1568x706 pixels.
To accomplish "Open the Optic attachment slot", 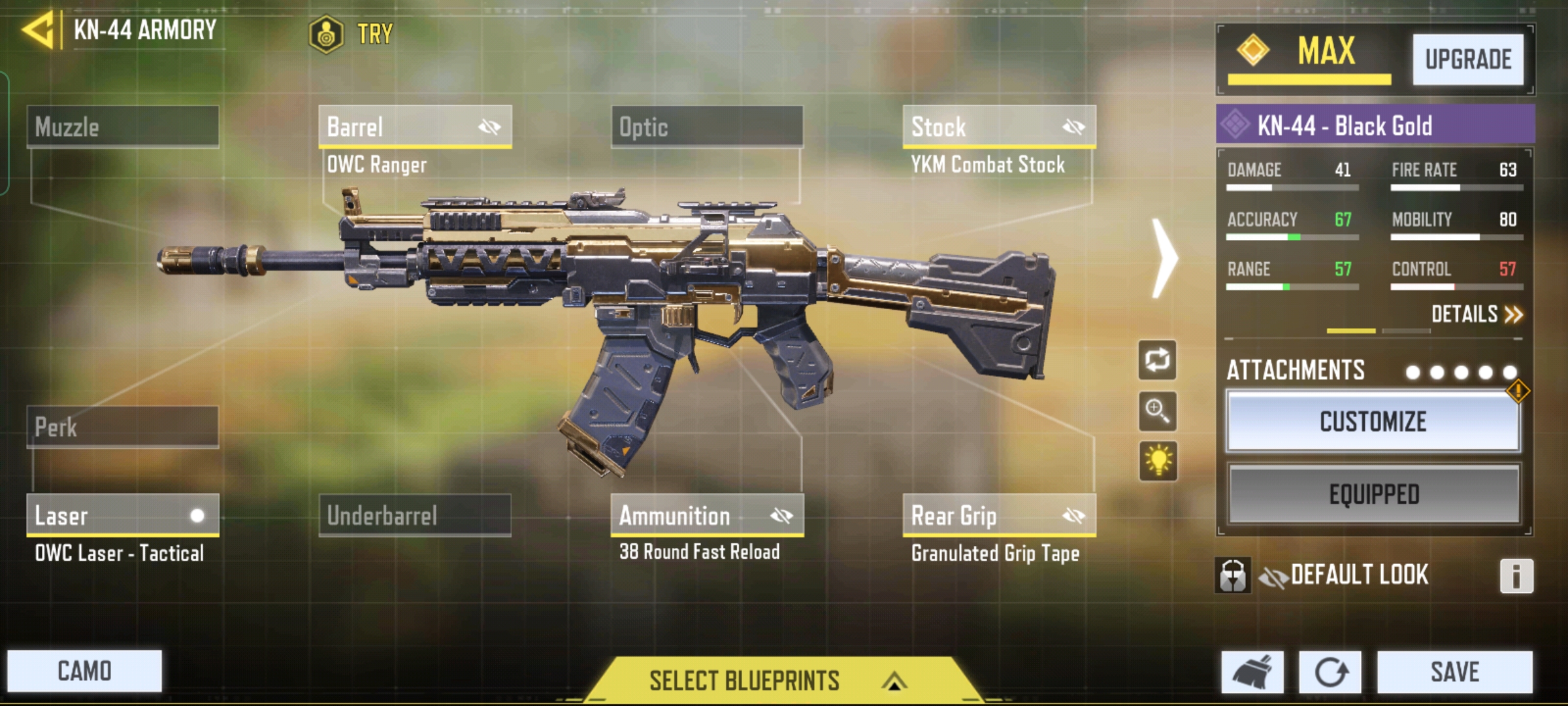I will pos(707,127).
